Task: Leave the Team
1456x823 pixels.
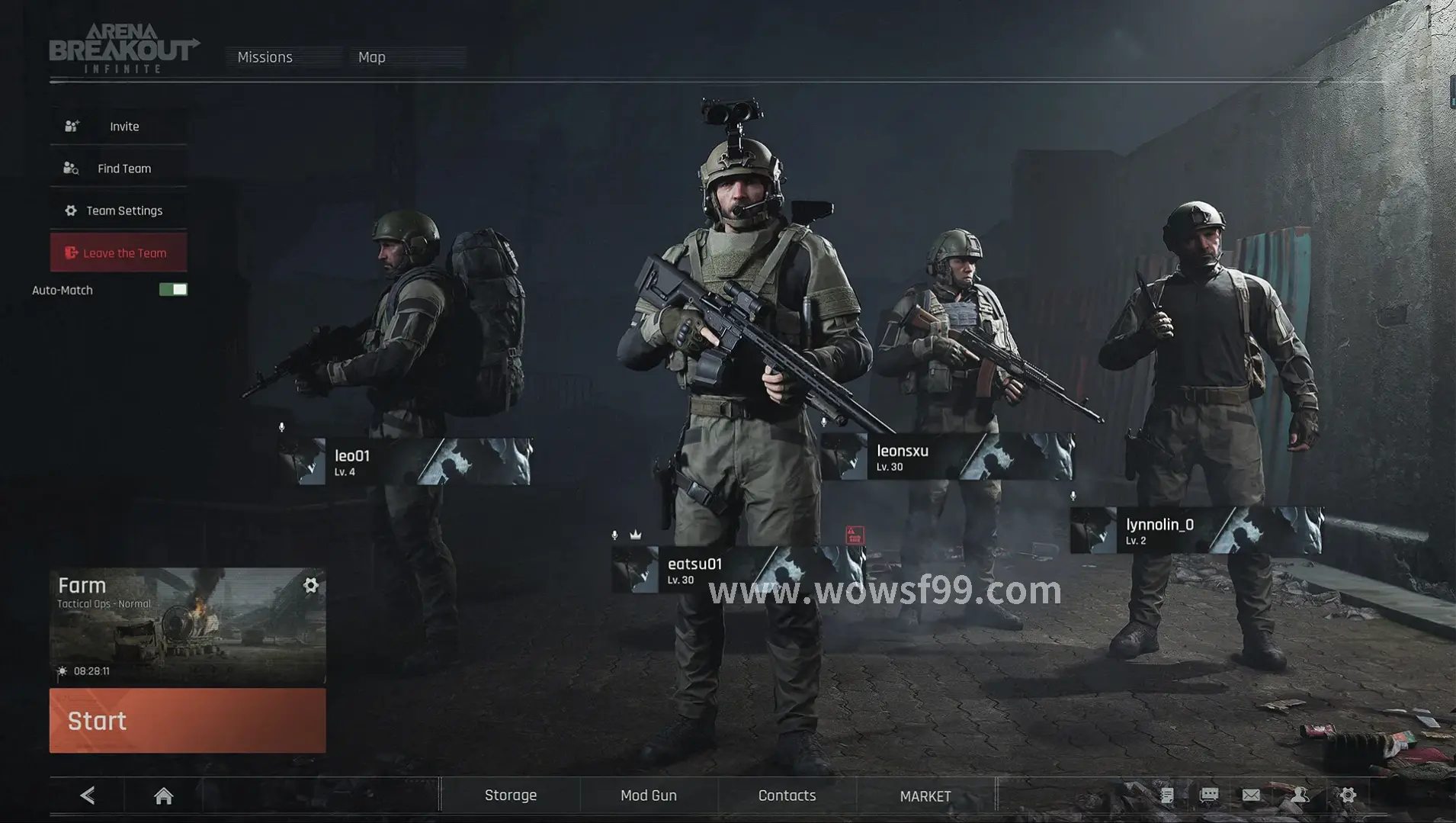Action: pyautogui.click(x=119, y=253)
